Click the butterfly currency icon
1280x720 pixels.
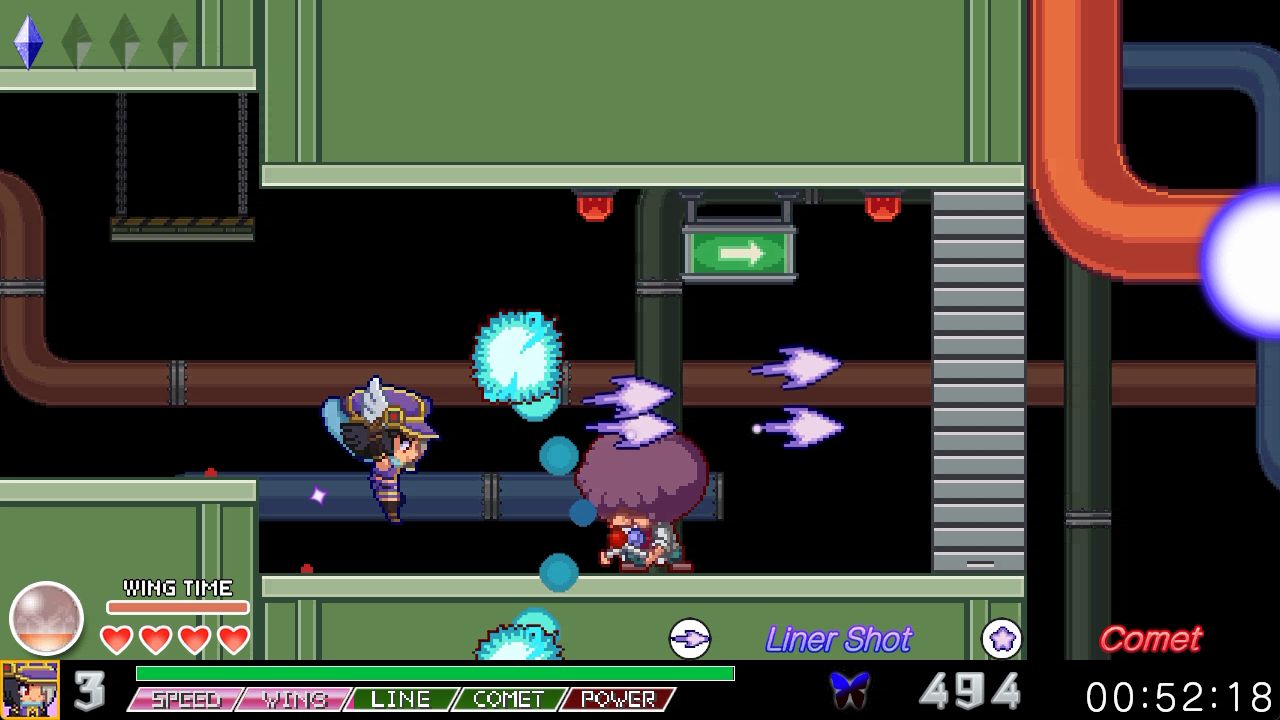pyautogui.click(x=851, y=686)
